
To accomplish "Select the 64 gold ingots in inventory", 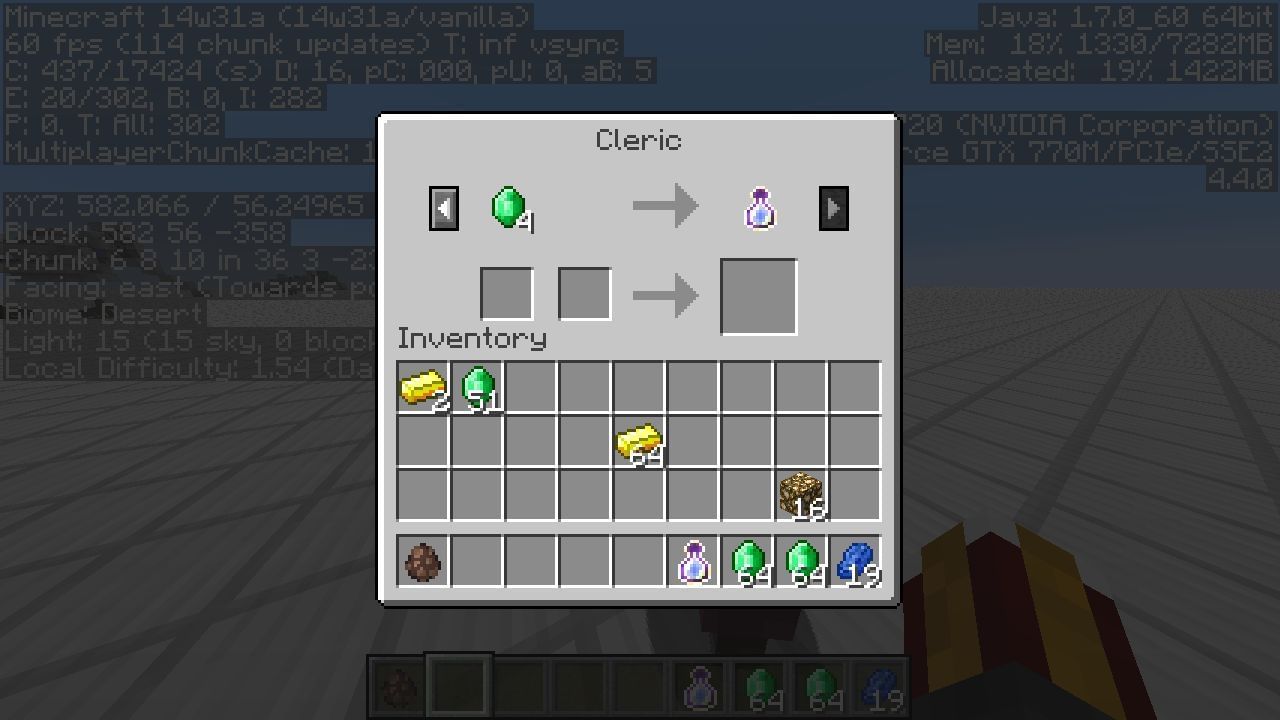I will [x=640, y=443].
